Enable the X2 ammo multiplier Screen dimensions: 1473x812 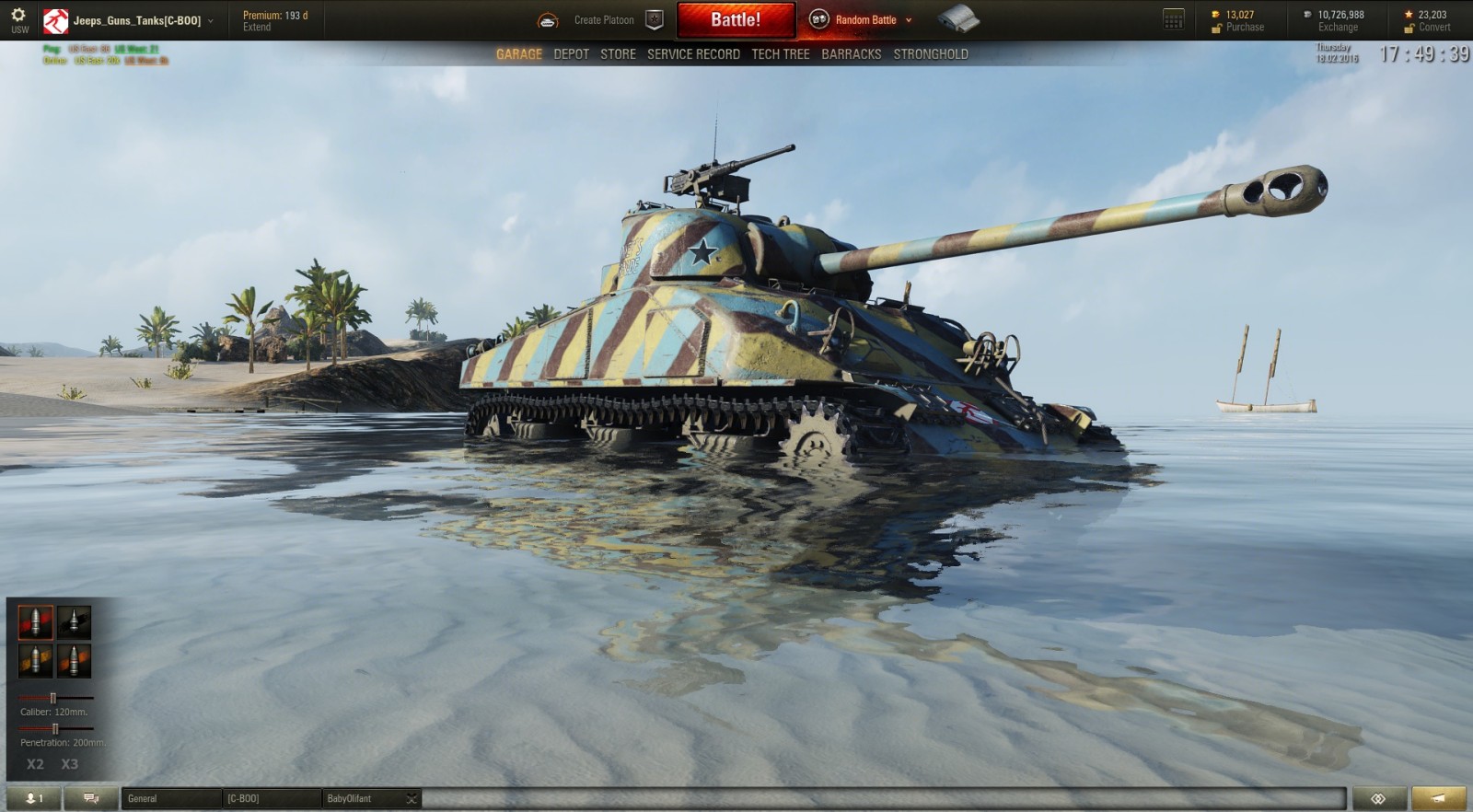pos(35,764)
